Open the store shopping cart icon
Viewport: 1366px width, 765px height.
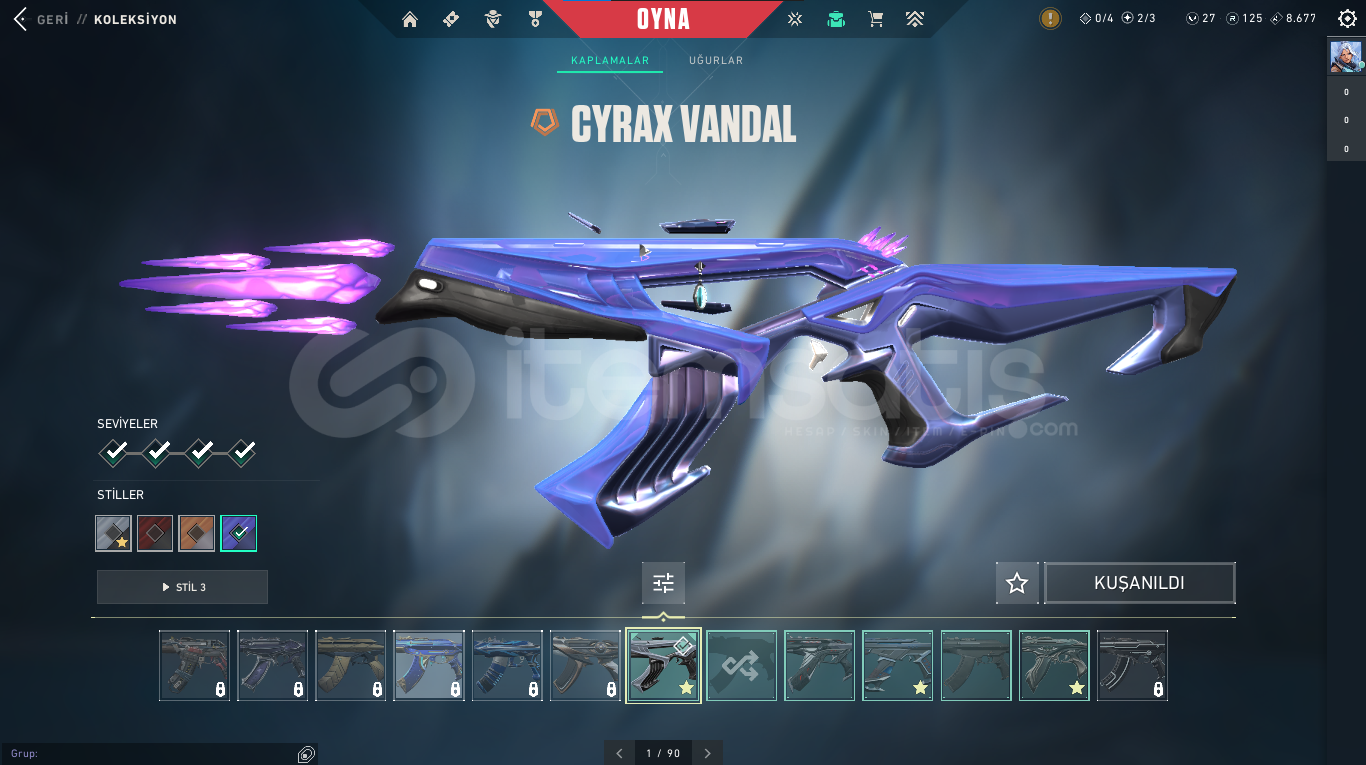876,19
